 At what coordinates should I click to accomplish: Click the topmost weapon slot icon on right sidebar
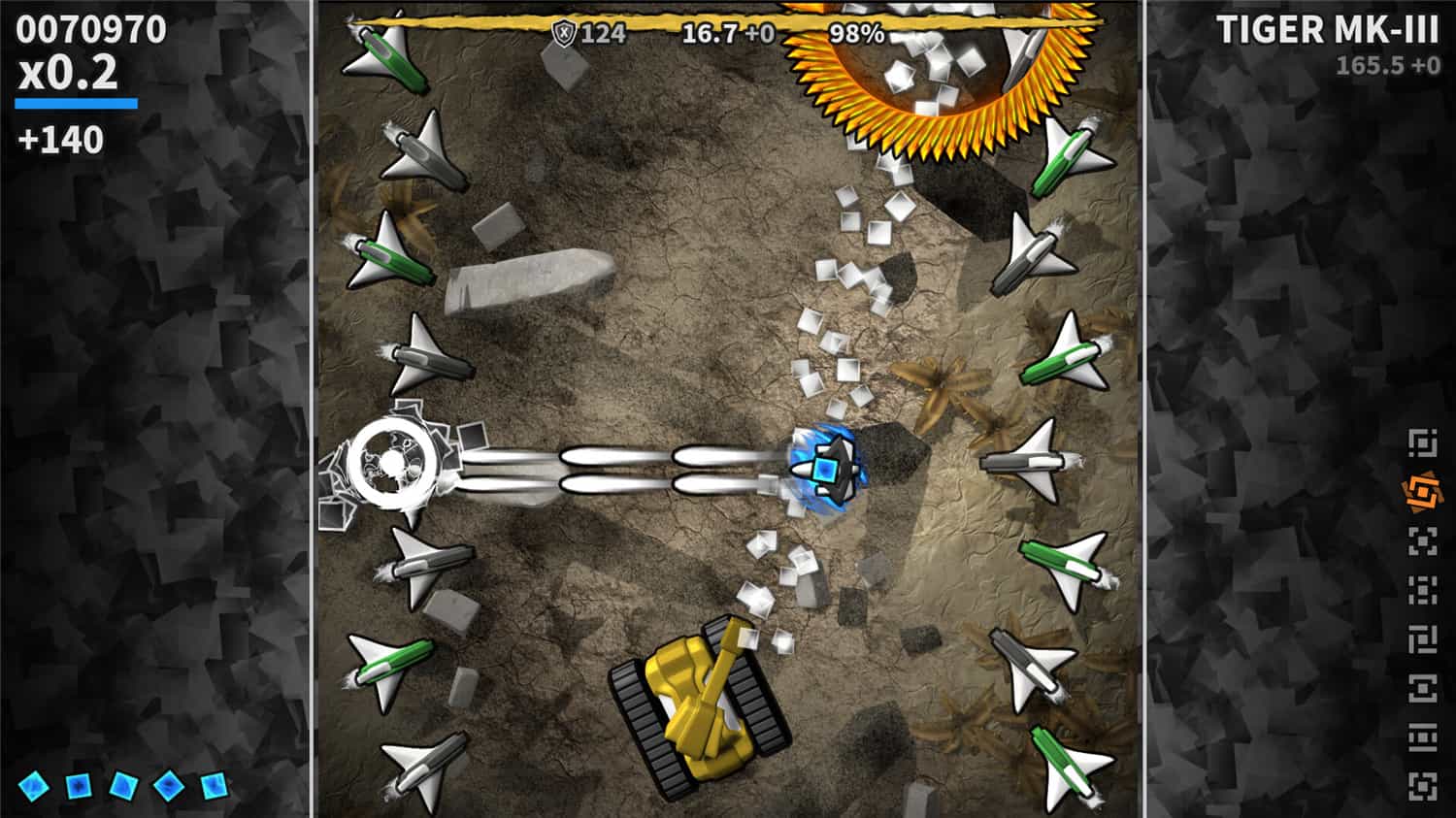1422,442
